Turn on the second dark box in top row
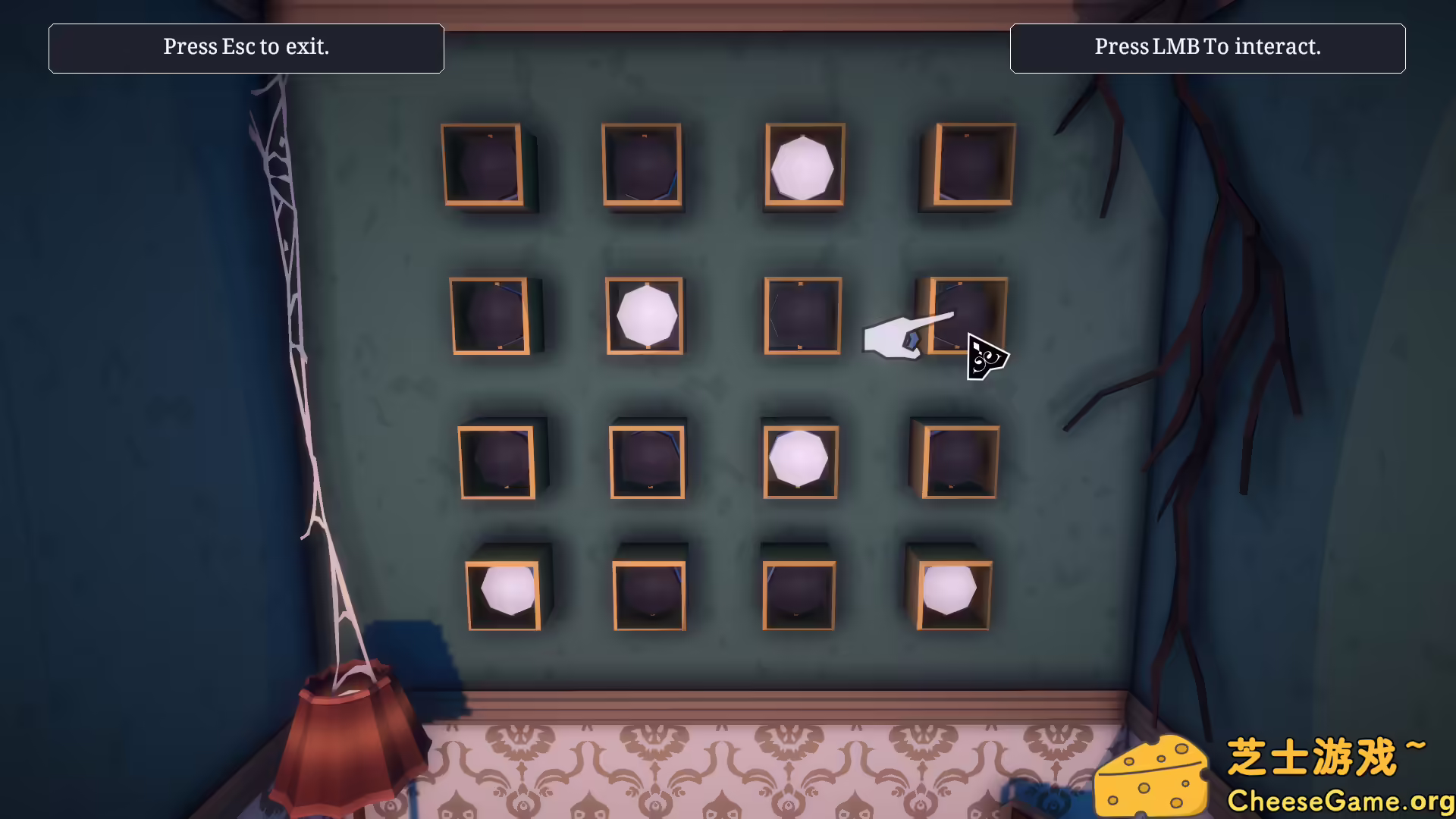1456x819 pixels. click(644, 165)
